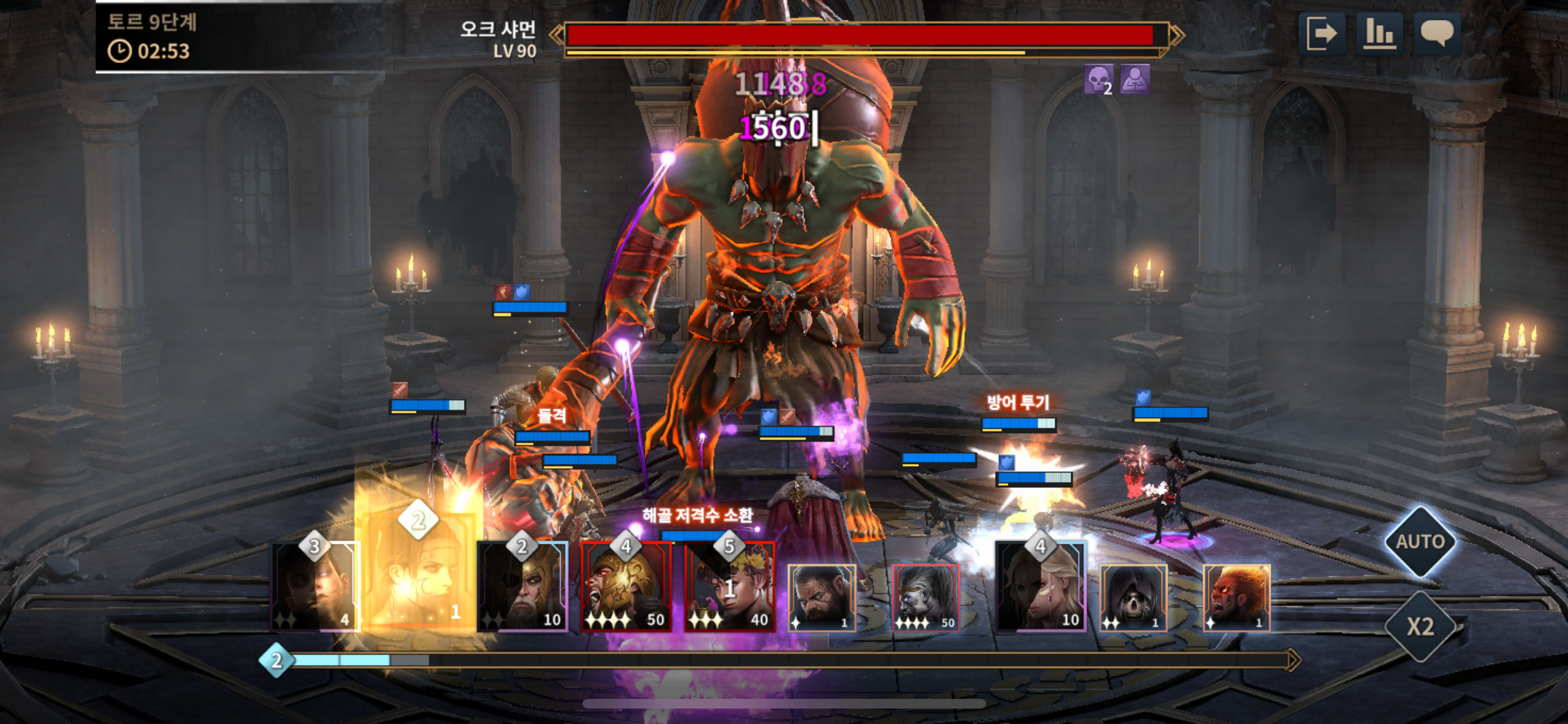The height and width of the screenshot is (724, 1568).
Task: Exit the battle with the arrow-door button
Action: pos(1321,33)
